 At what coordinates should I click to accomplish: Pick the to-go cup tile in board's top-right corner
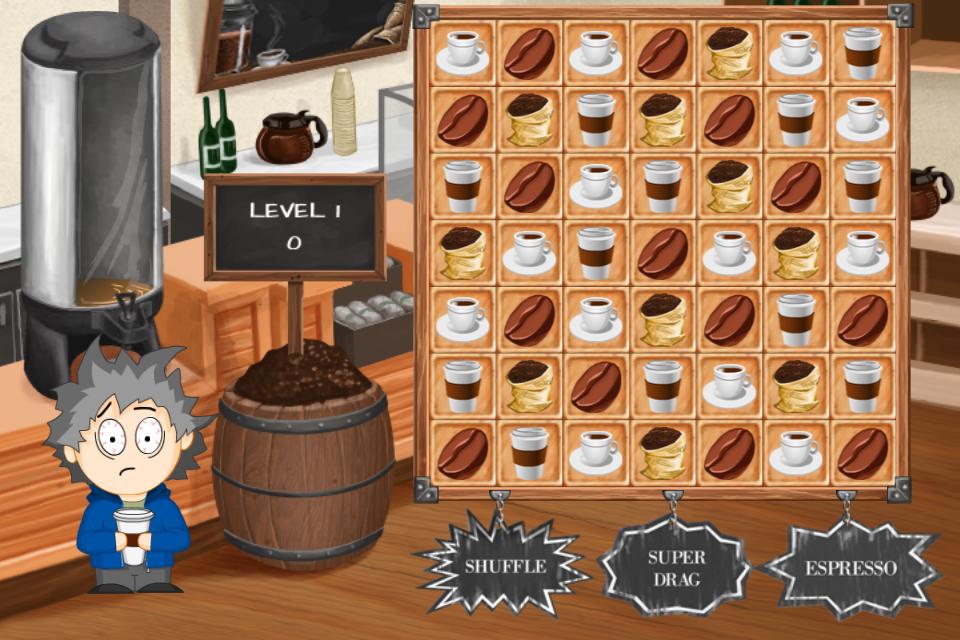point(862,53)
